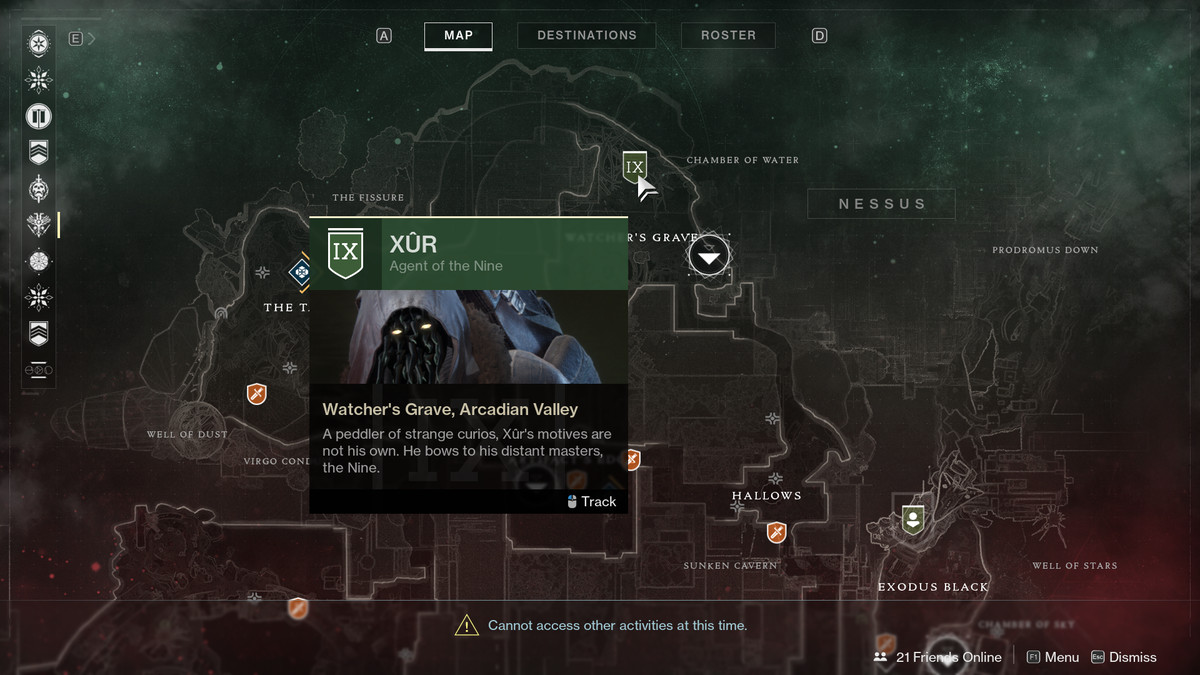Open the 21 Friends Online list
1200x675 pixels.
point(938,657)
